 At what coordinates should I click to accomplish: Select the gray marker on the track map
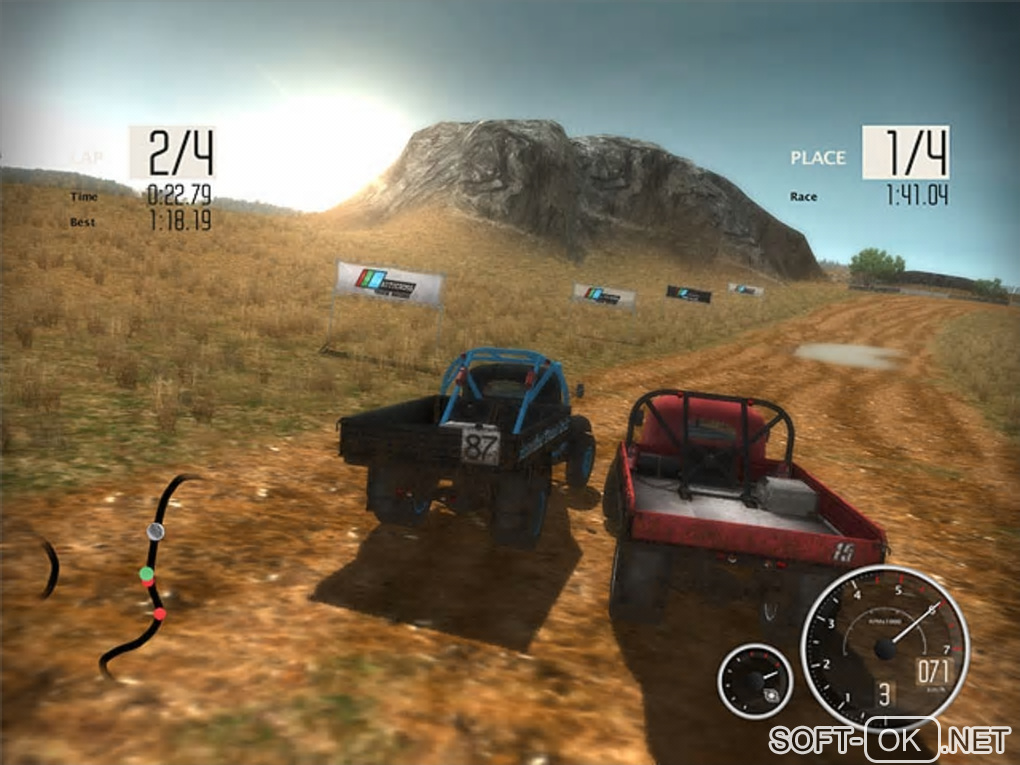click(x=154, y=531)
